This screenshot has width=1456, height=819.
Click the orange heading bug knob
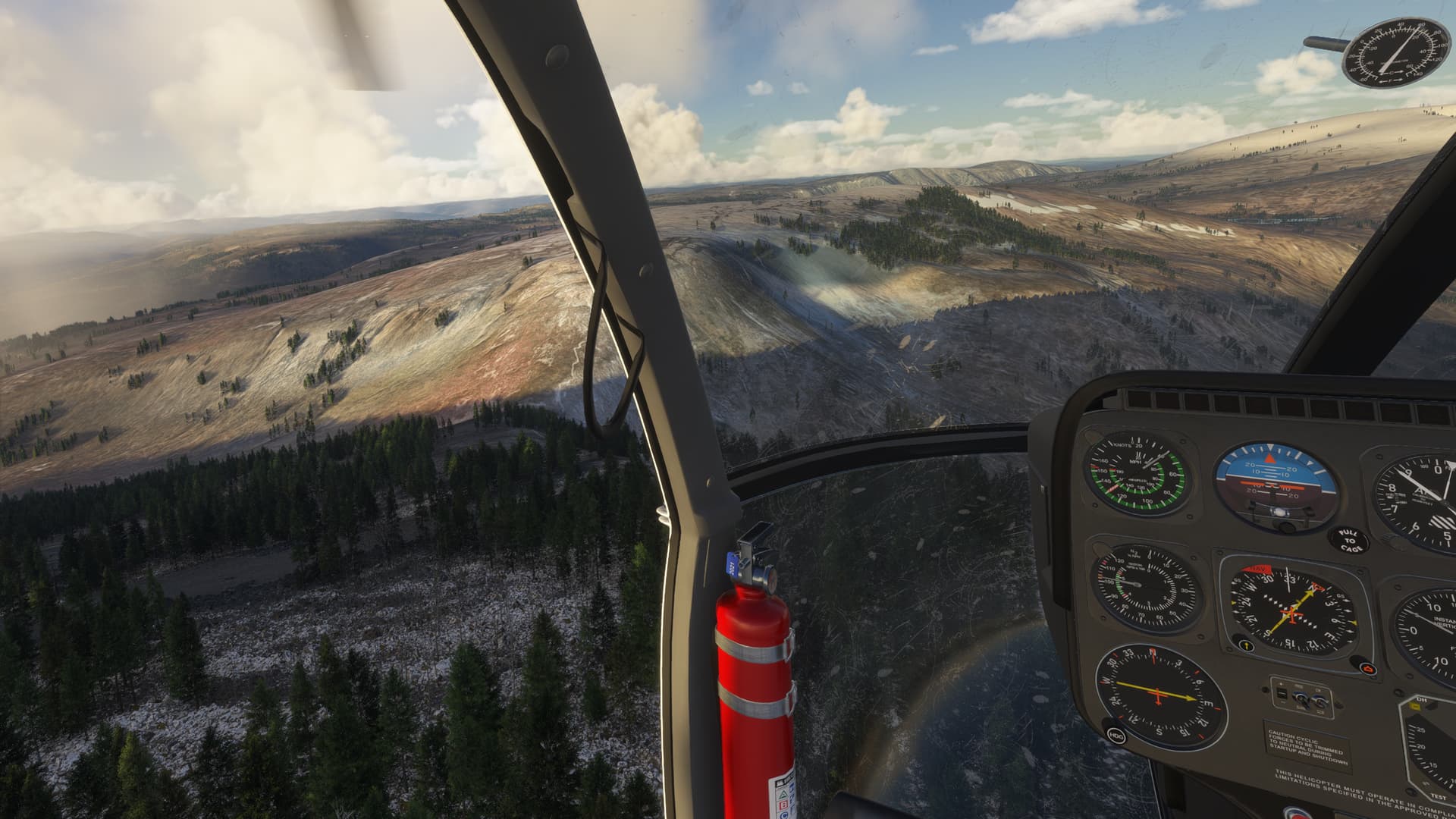(1367, 668)
